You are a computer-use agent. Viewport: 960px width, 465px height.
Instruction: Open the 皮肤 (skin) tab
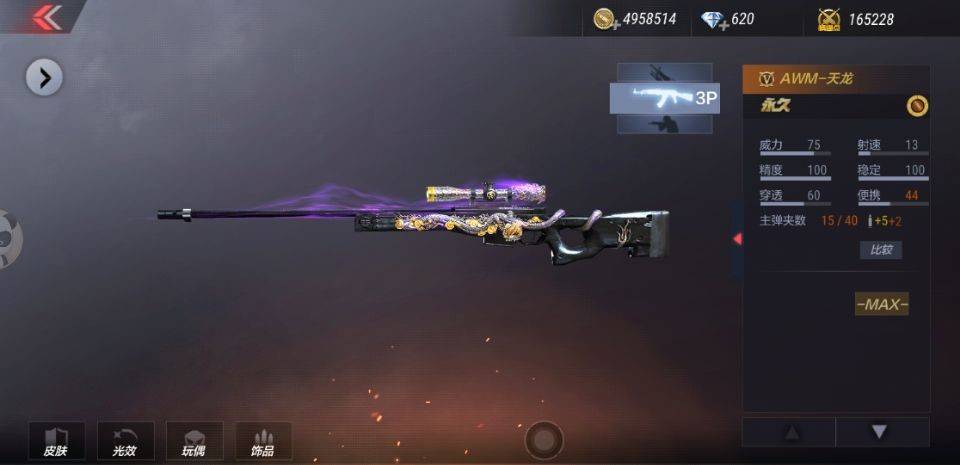[56, 441]
